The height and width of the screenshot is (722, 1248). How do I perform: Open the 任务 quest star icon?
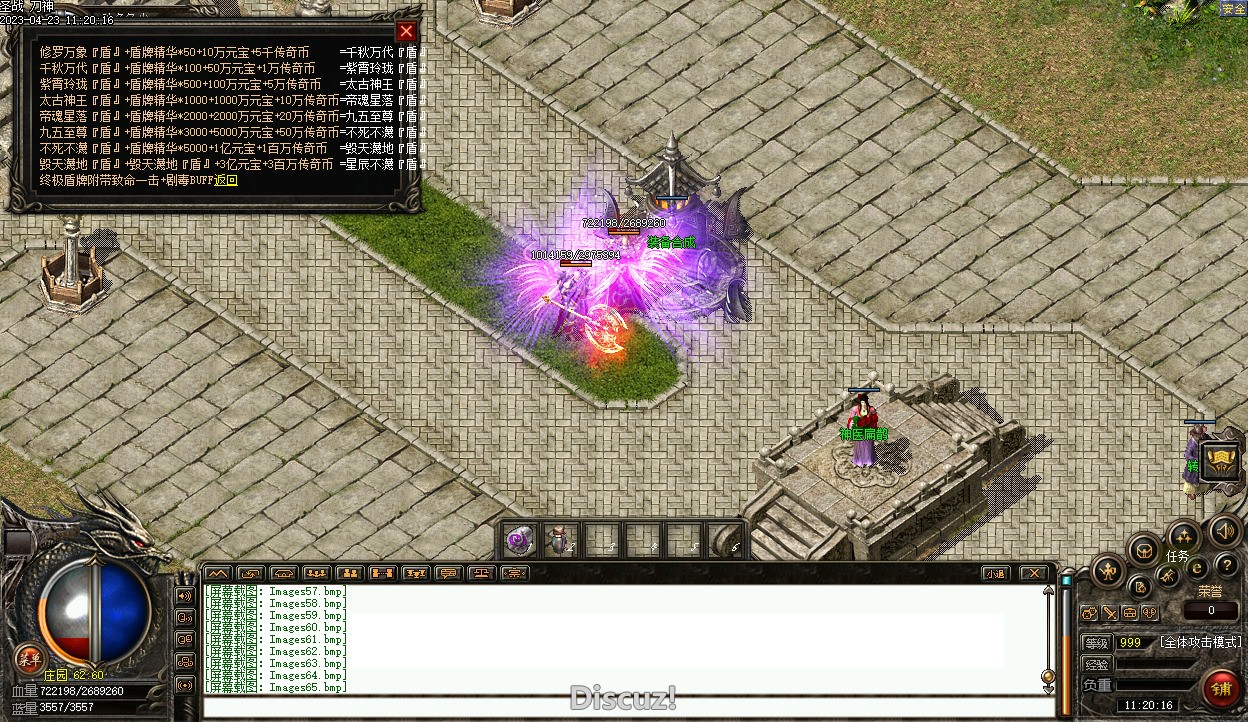click(x=1184, y=537)
